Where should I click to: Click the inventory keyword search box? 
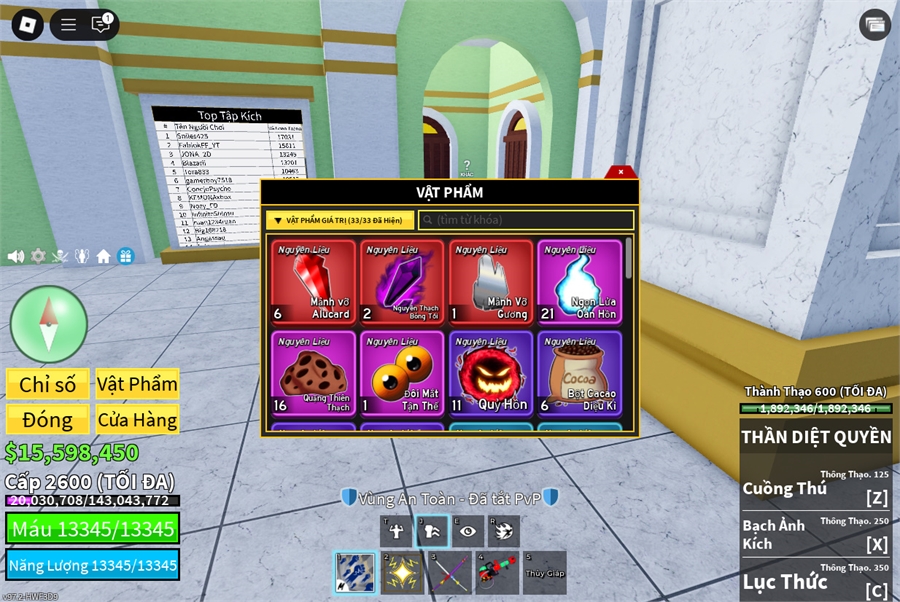click(x=526, y=220)
